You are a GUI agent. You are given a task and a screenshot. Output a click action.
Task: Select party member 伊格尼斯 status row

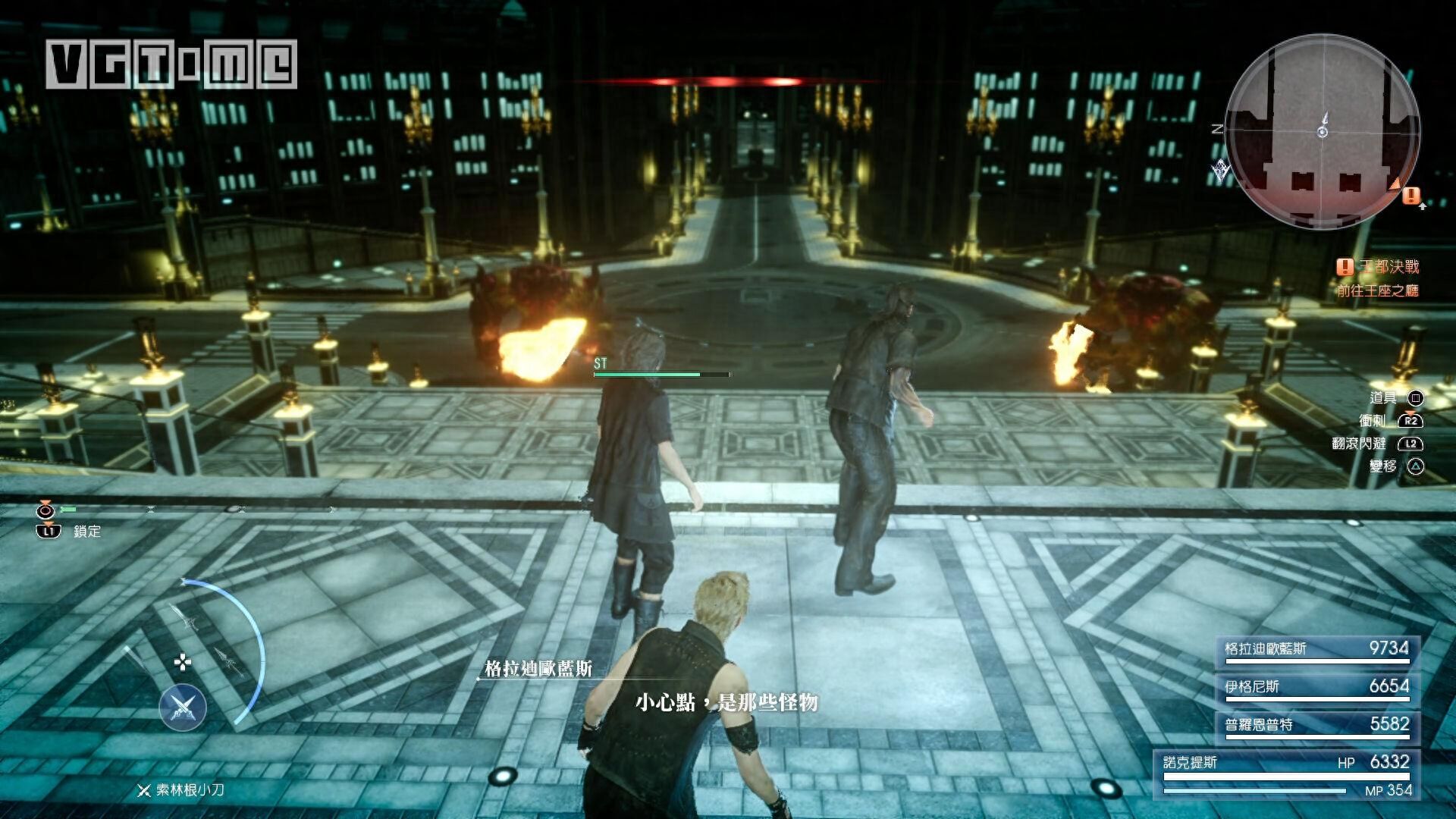click(1316, 688)
